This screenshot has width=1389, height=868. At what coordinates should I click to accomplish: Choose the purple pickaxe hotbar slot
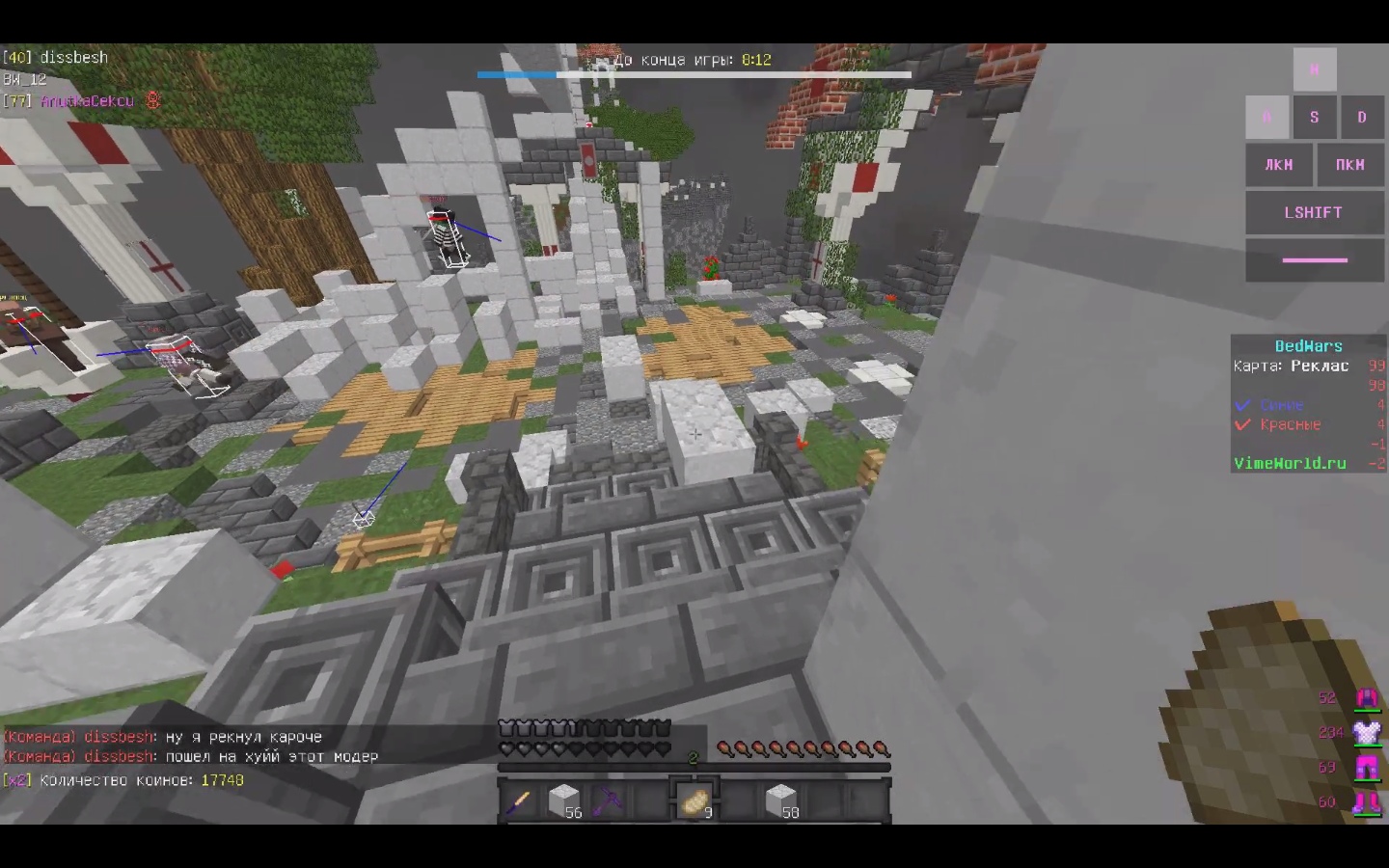[x=608, y=800]
